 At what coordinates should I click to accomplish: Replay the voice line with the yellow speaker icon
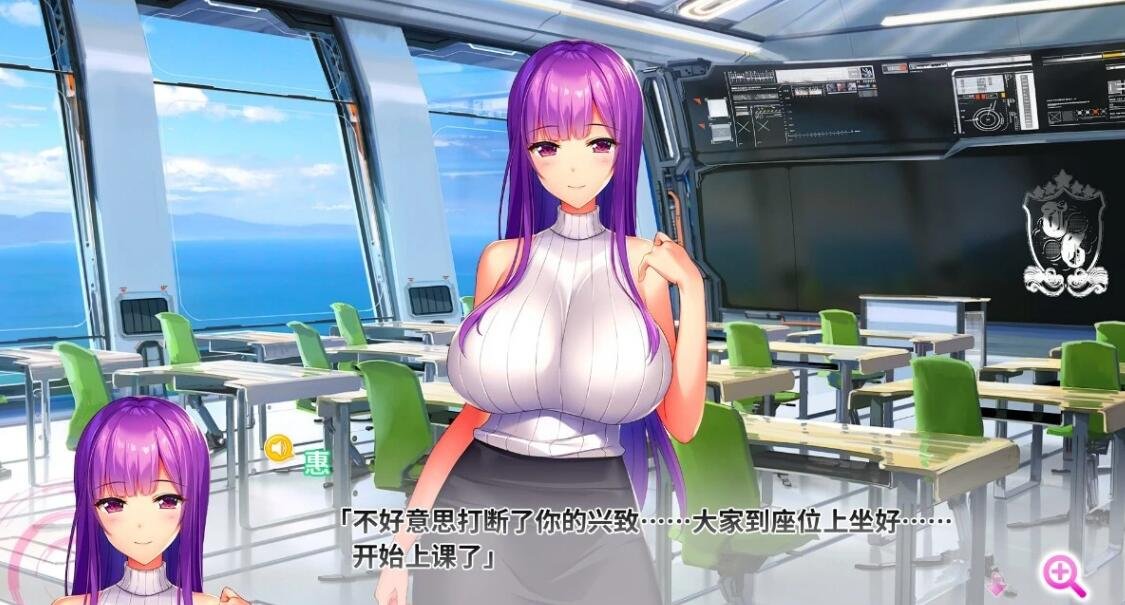pos(279,449)
